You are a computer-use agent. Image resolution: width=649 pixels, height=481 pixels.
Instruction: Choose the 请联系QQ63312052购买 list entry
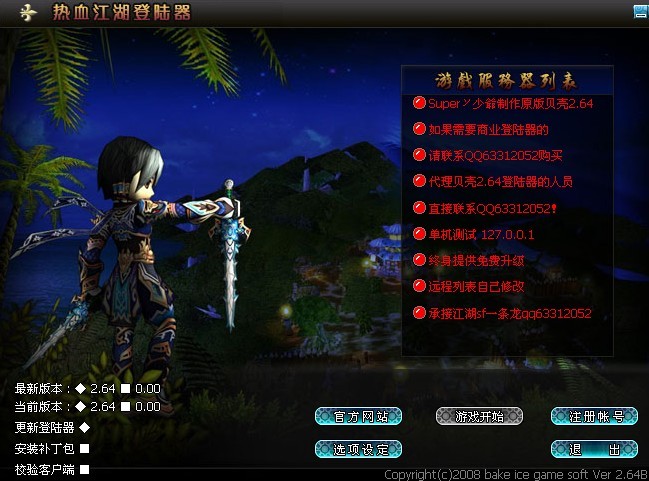coord(495,155)
